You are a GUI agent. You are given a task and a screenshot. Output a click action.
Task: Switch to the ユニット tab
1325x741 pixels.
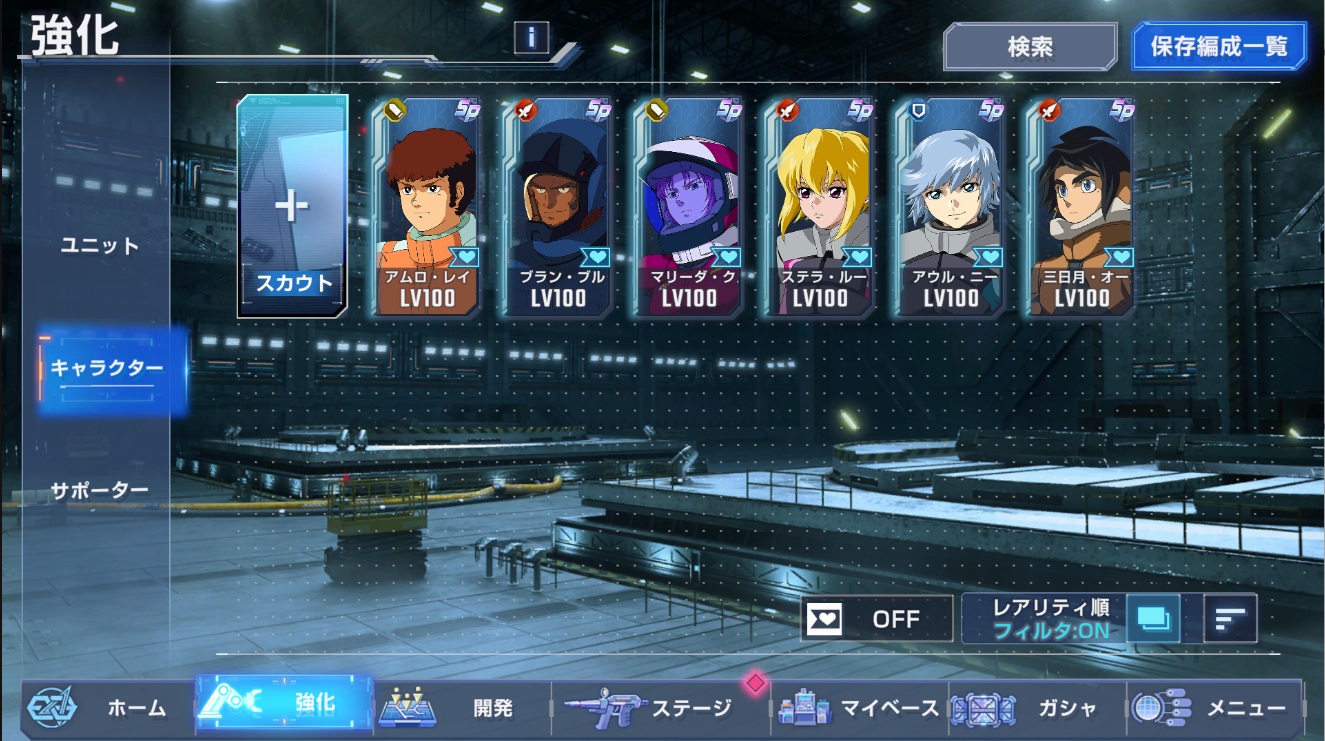click(99, 245)
